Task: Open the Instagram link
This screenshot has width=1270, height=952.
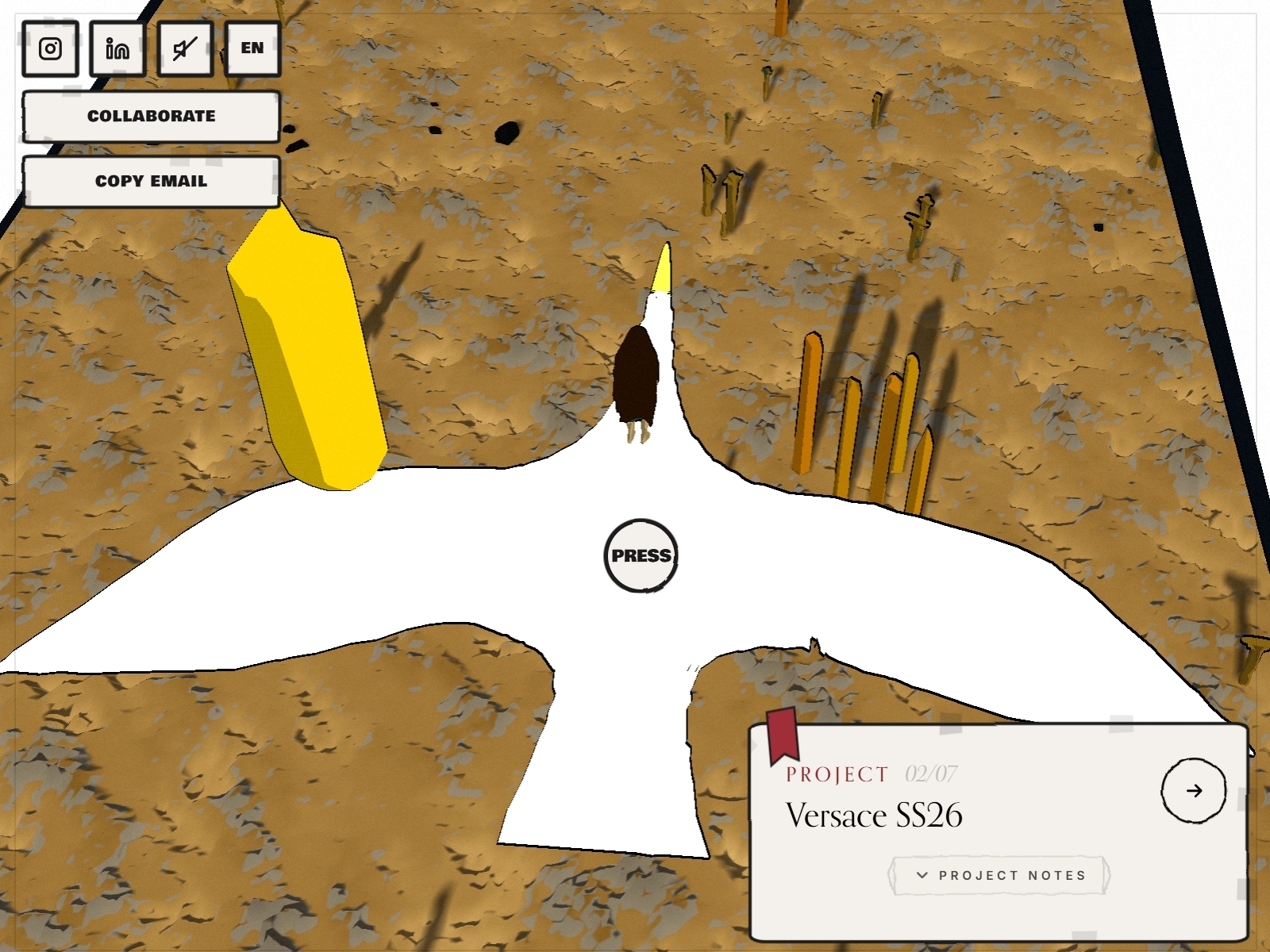Action: 50,49
